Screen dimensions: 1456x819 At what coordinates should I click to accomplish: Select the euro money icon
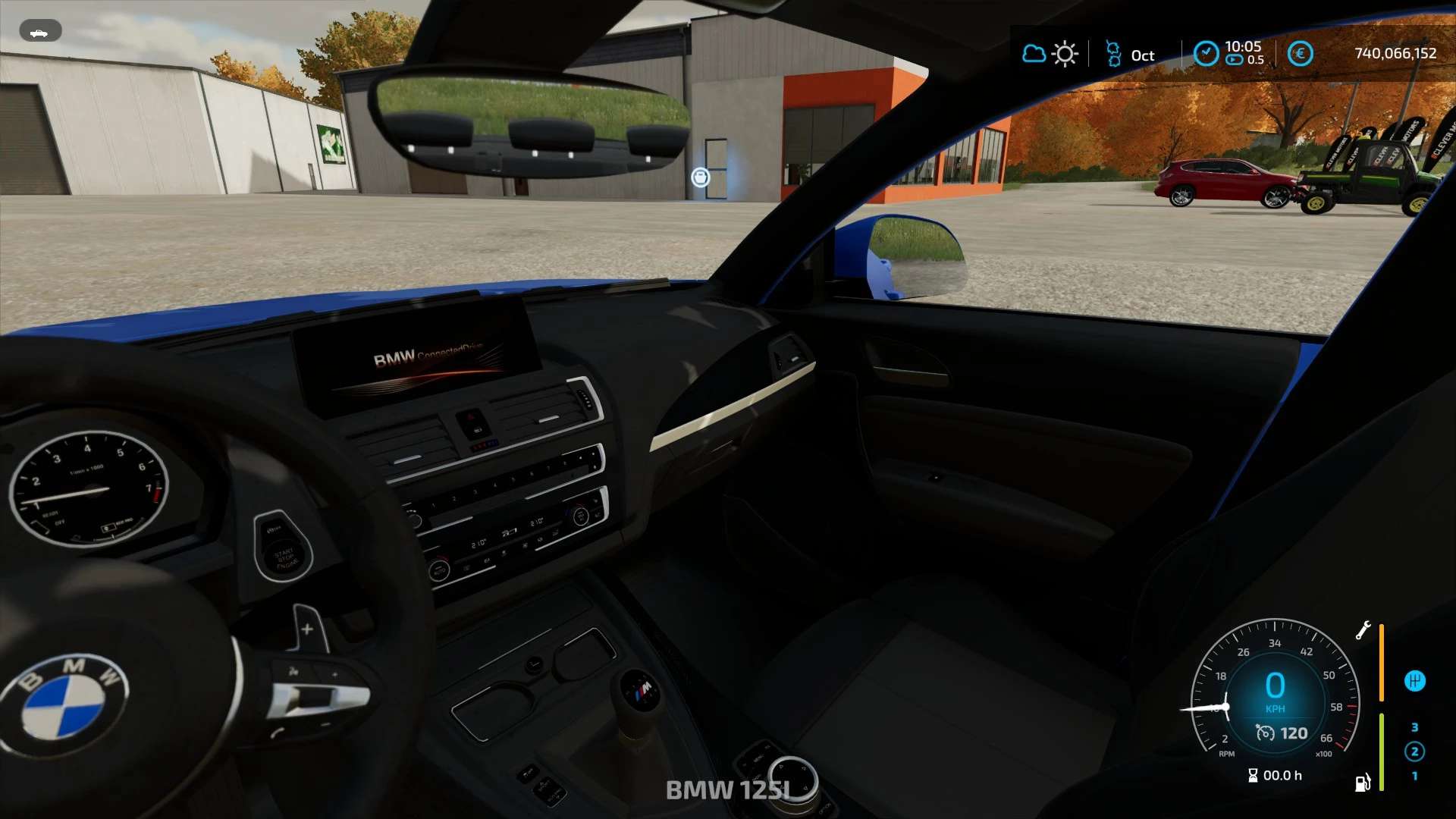1300,54
